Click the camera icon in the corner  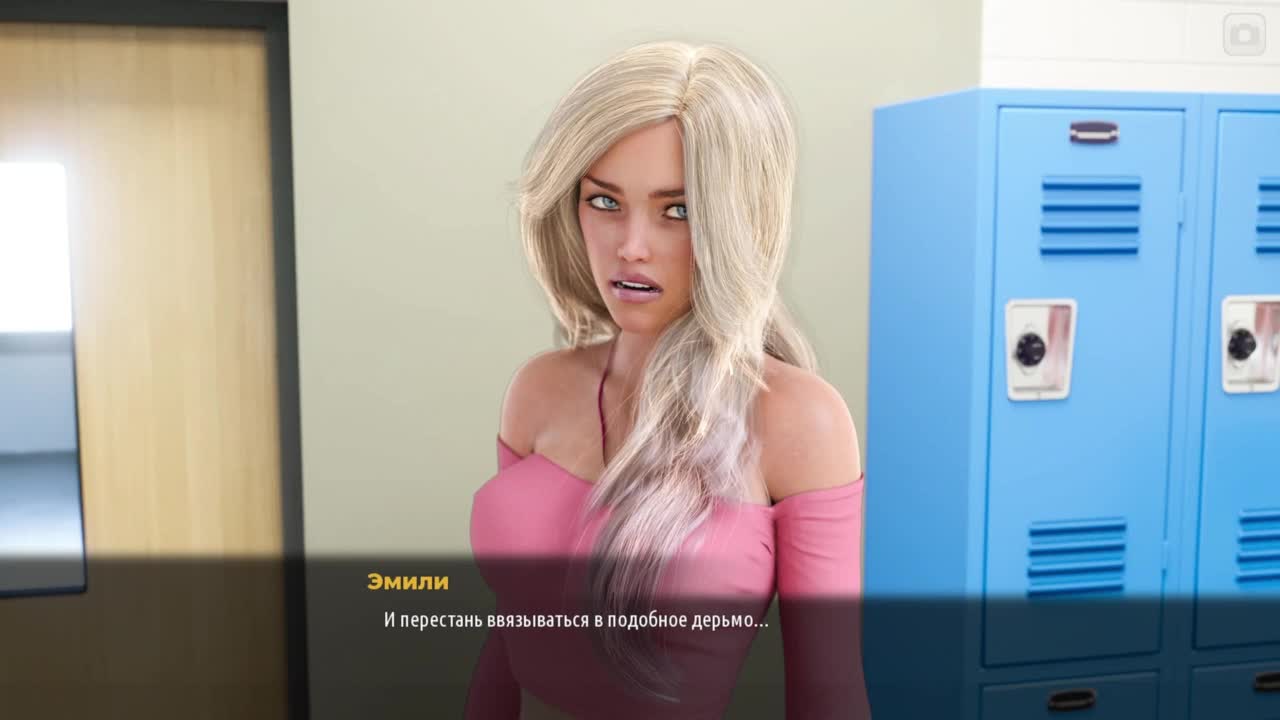pyautogui.click(x=1244, y=35)
